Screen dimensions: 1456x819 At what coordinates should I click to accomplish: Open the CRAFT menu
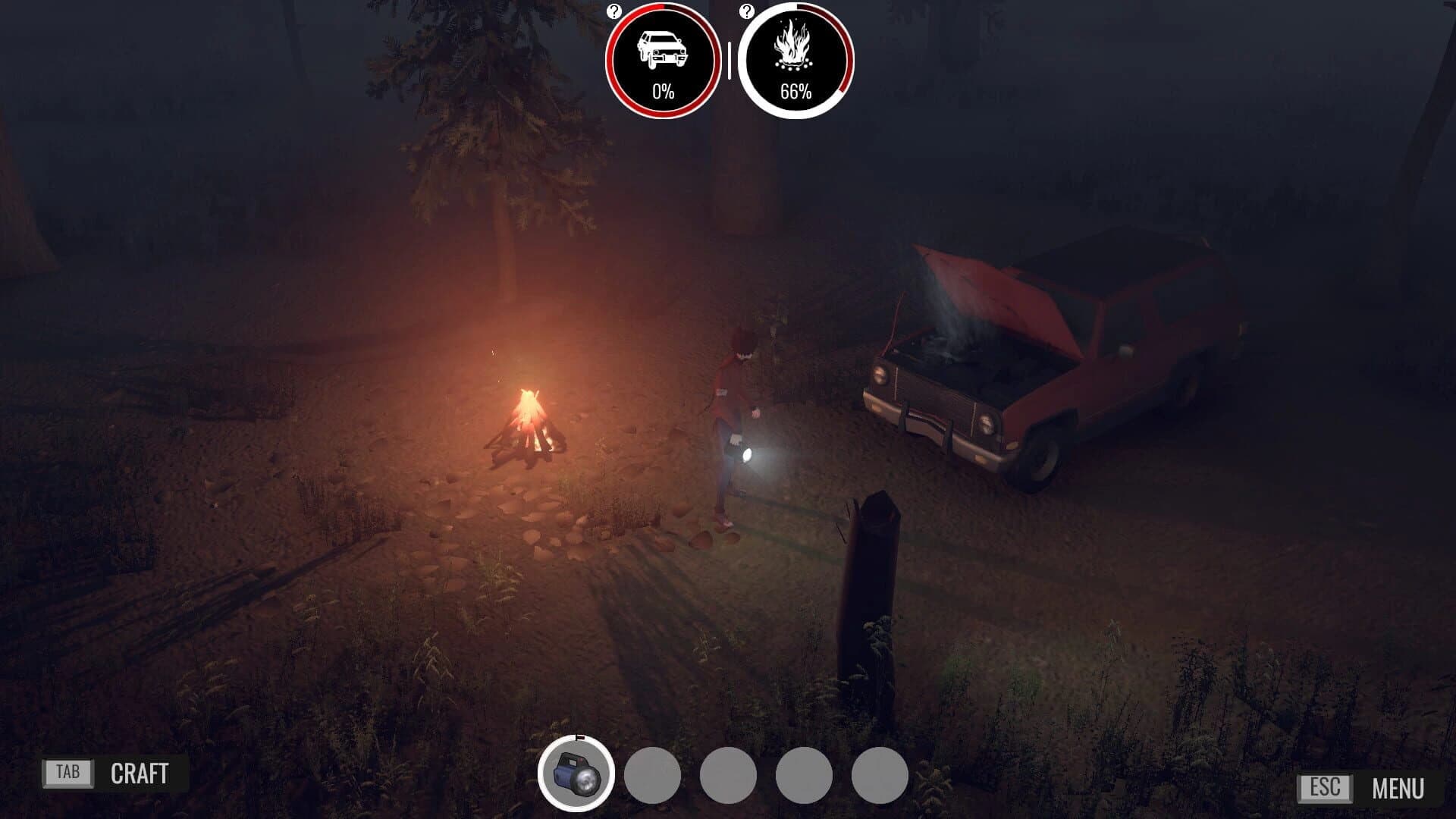tap(140, 773)
